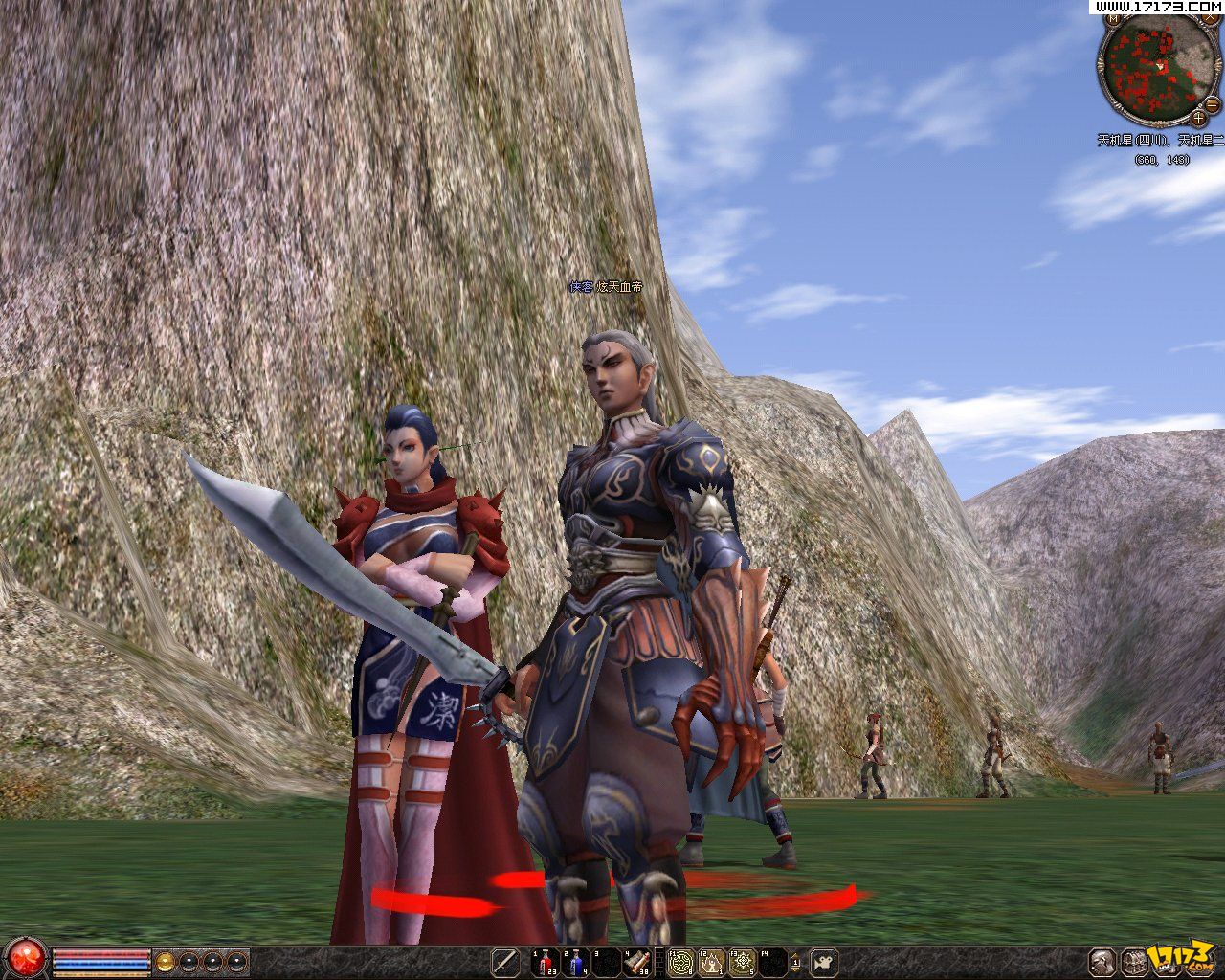Click the item in hotkey slot 3
This screenshot has width=1225, height=980.
tap(607, 964)
